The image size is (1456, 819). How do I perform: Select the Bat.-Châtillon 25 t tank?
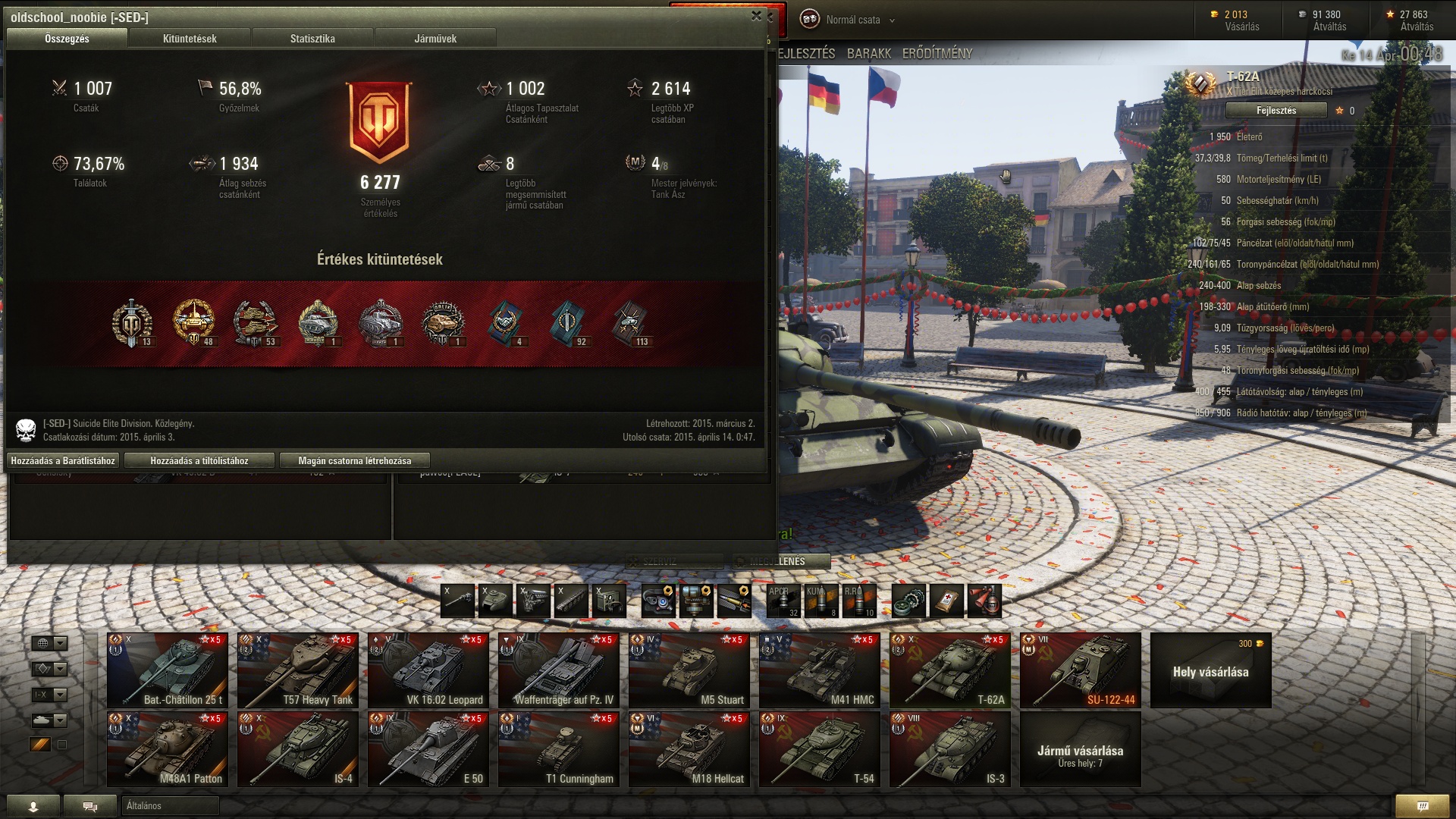168,670
